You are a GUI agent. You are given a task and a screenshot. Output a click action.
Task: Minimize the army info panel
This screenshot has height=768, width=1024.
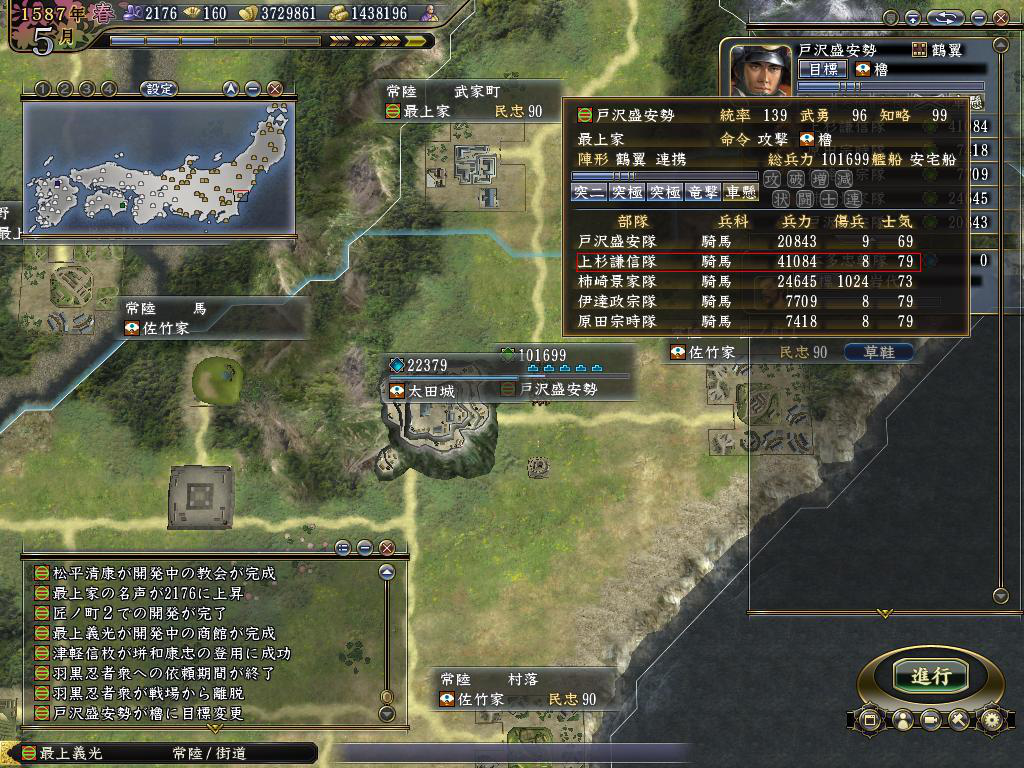978,18
